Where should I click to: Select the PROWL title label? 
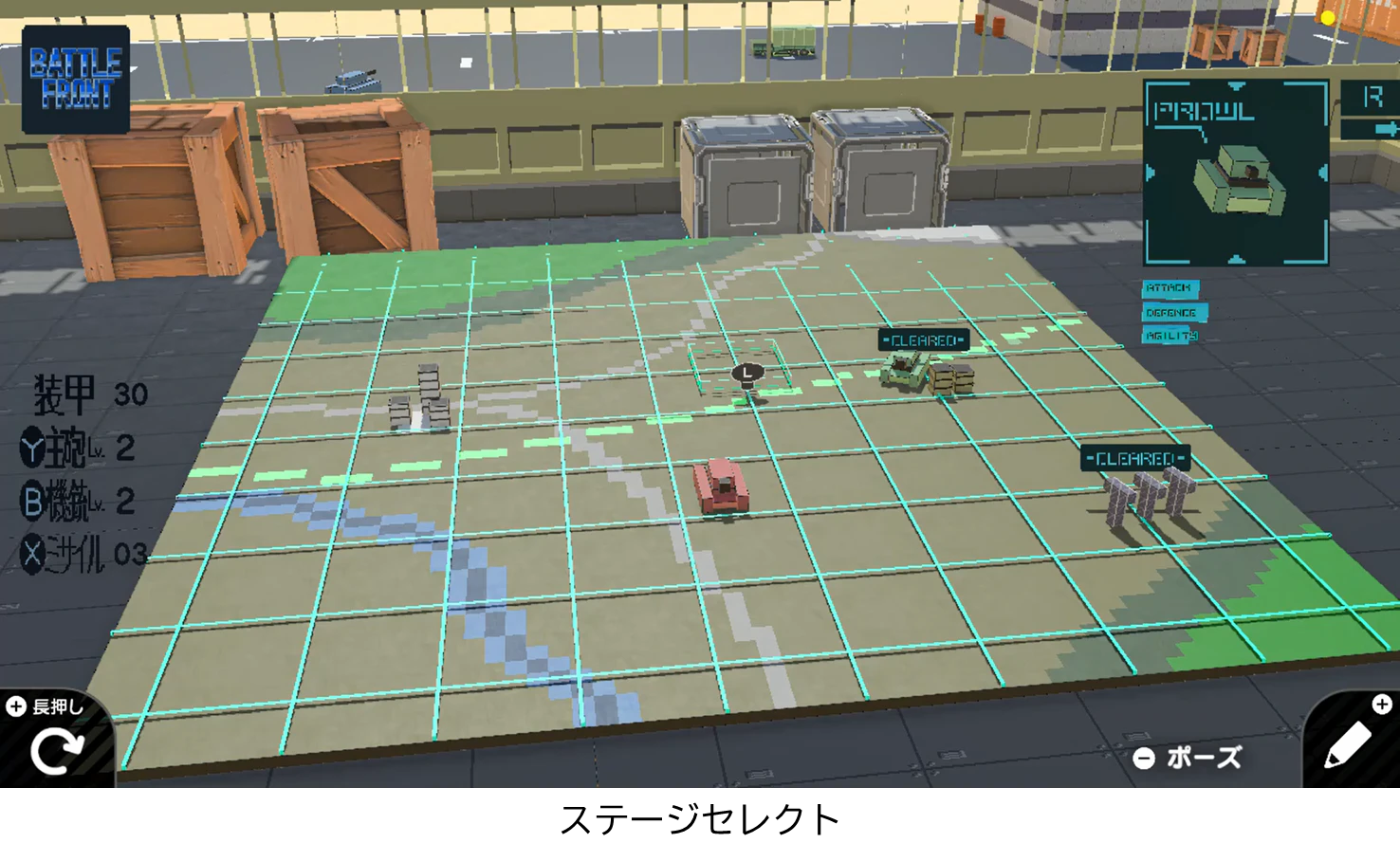(1203, 111)
